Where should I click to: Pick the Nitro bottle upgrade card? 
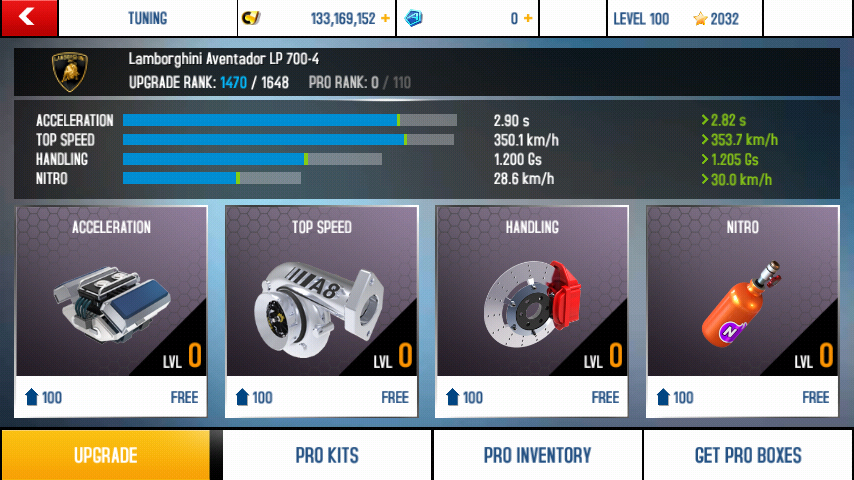coord(741,311)
